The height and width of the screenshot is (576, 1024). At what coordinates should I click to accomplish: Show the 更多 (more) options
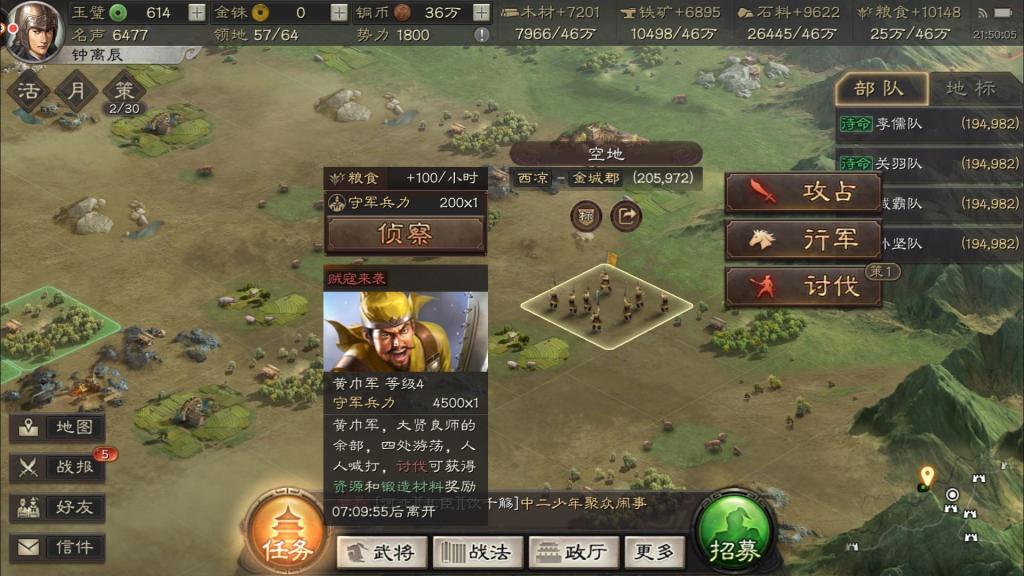[x=655, y=551]
